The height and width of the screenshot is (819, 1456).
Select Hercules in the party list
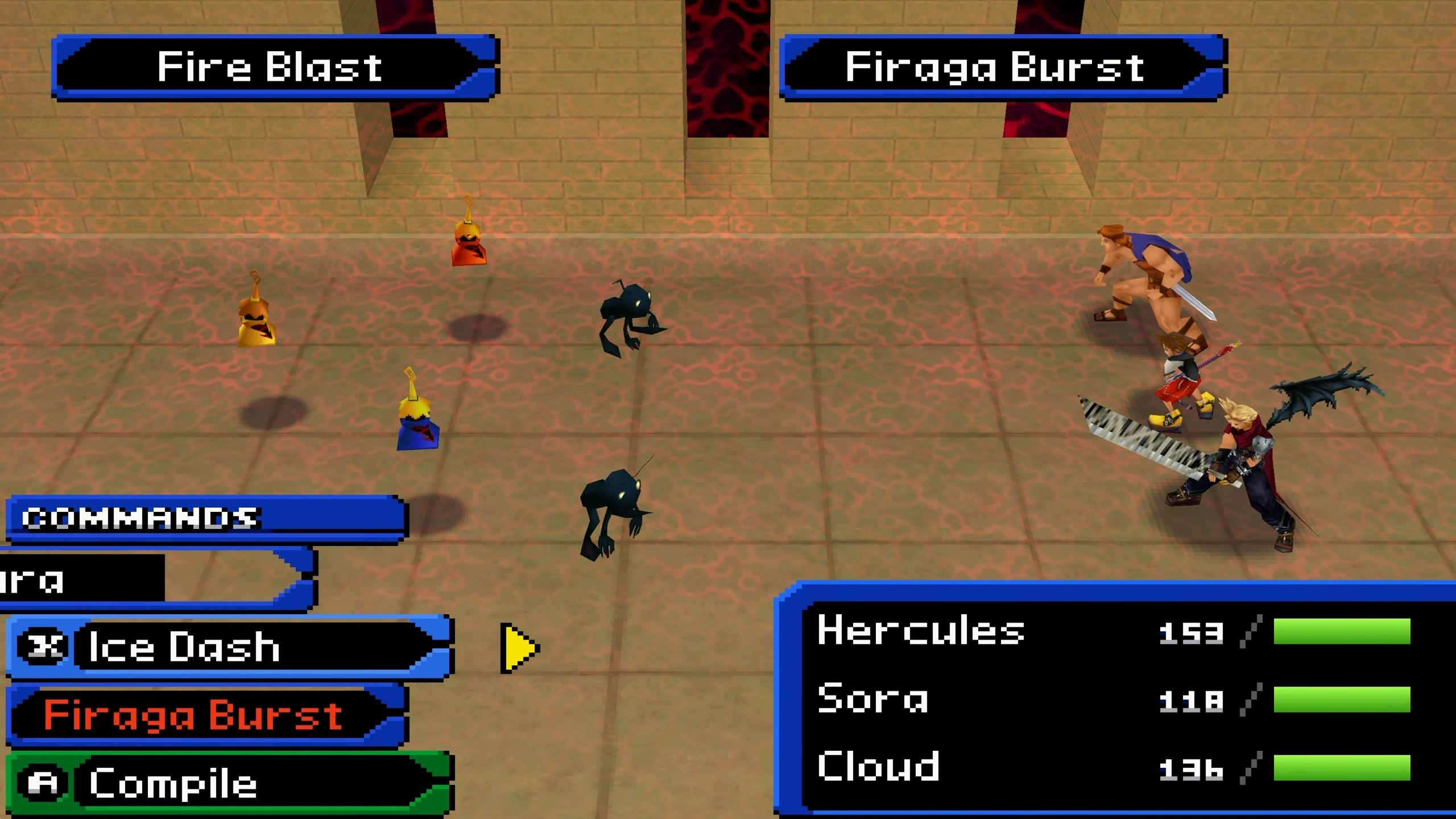click(921, 631)
